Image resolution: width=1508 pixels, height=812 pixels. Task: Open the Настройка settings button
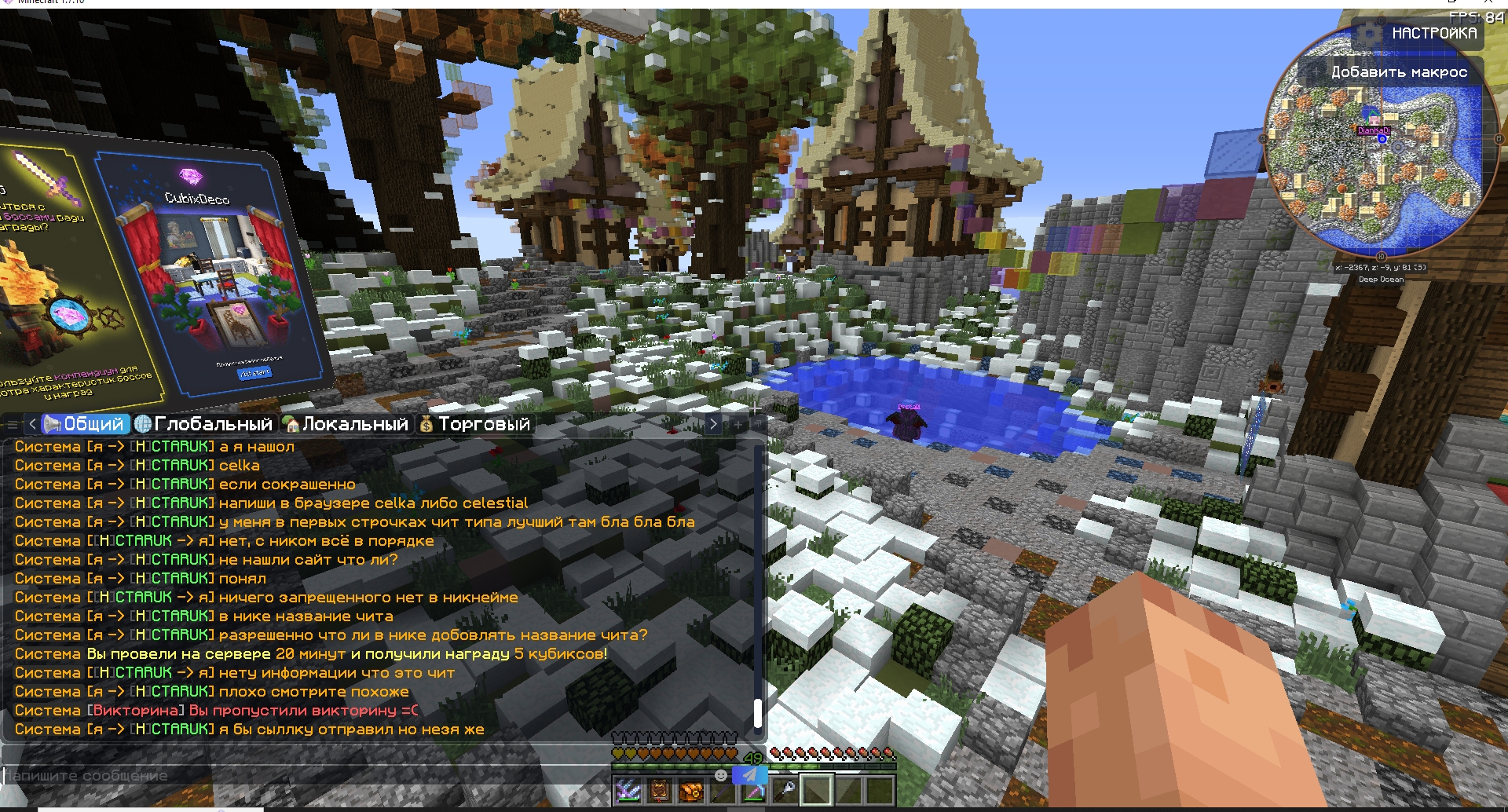click(x=1422, y=34)
